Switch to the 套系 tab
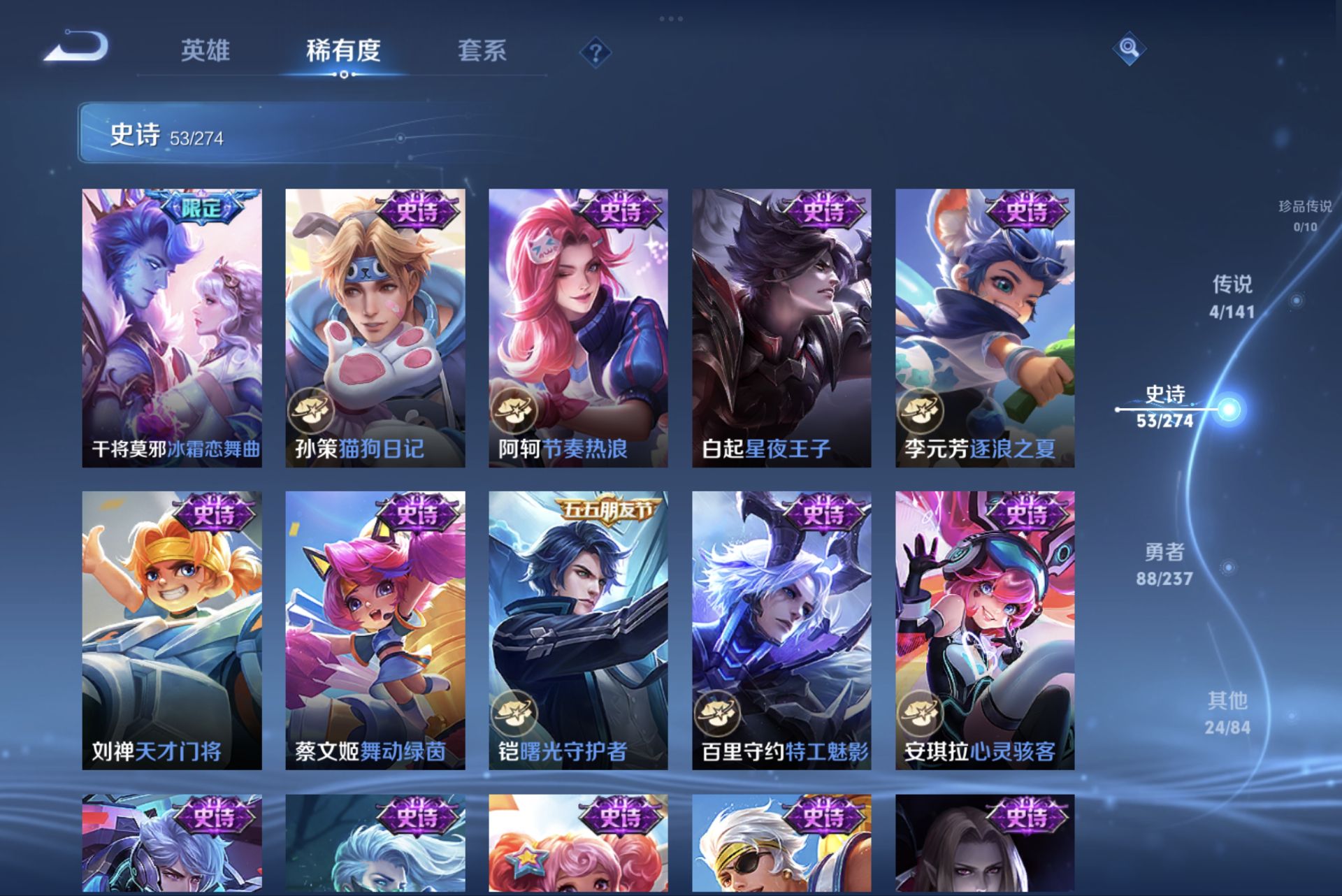Image resolution: width=1342 pixels, height=896 pixels. [484, 51]
